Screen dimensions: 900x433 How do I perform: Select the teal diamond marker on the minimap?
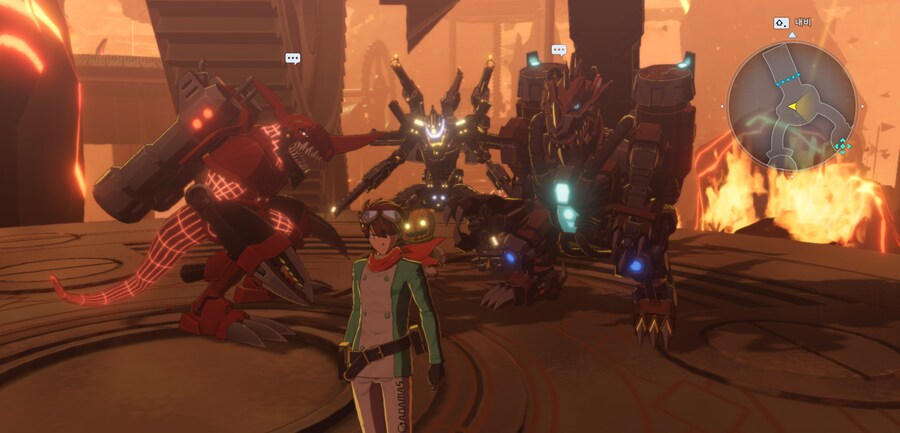[x=842, y=146]
